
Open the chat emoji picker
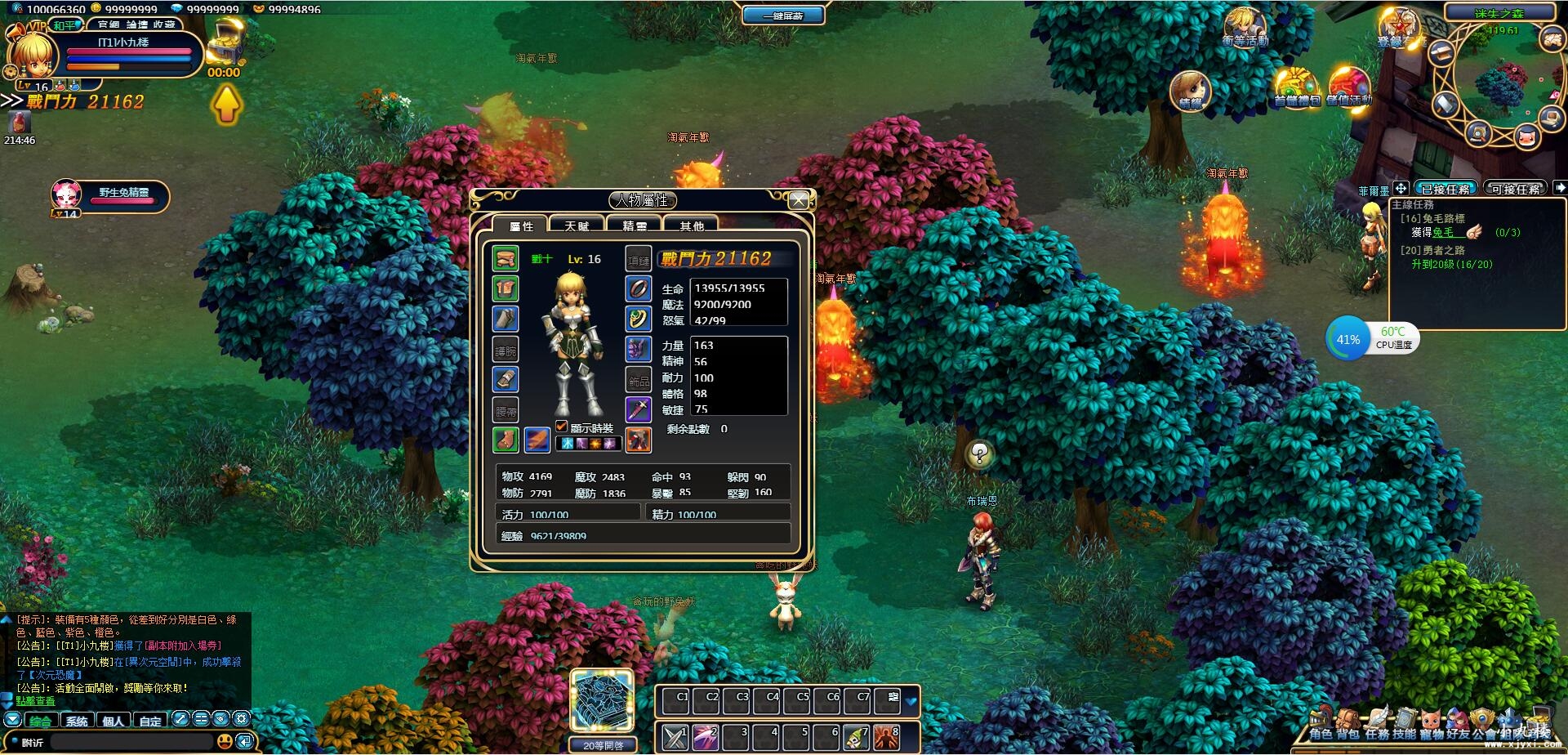click(x=225, y=741)
